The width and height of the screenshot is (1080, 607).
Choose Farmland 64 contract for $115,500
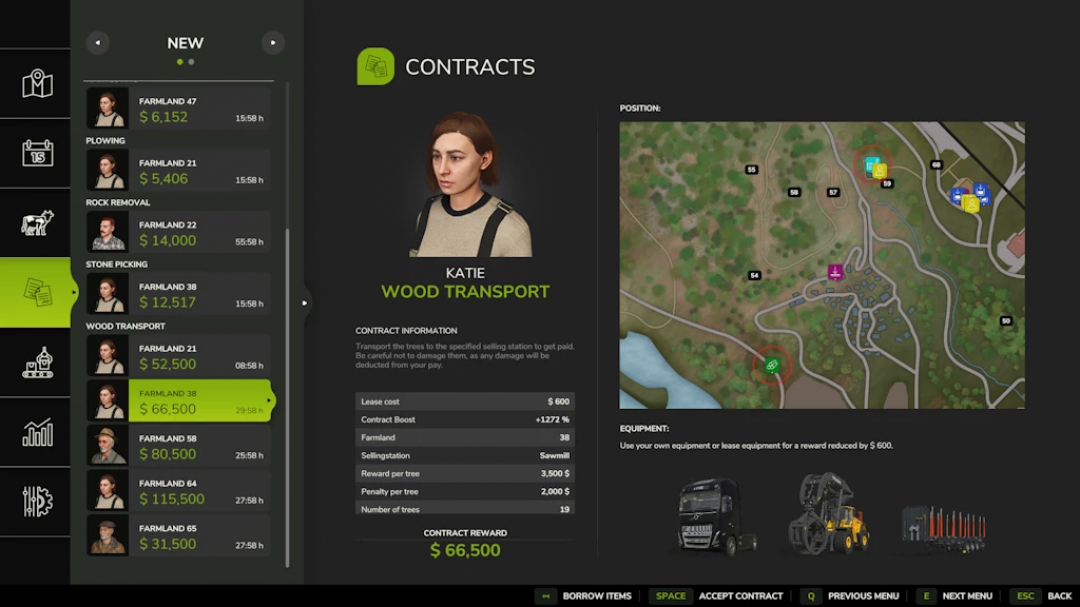point(179,491)
